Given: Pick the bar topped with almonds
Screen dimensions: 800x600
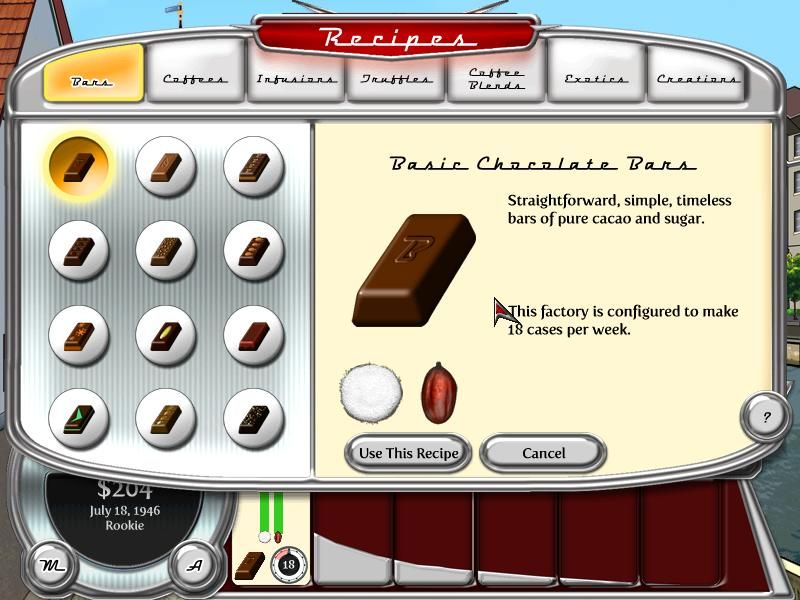Looking at the screenshot, I should [x=252, y=248].
